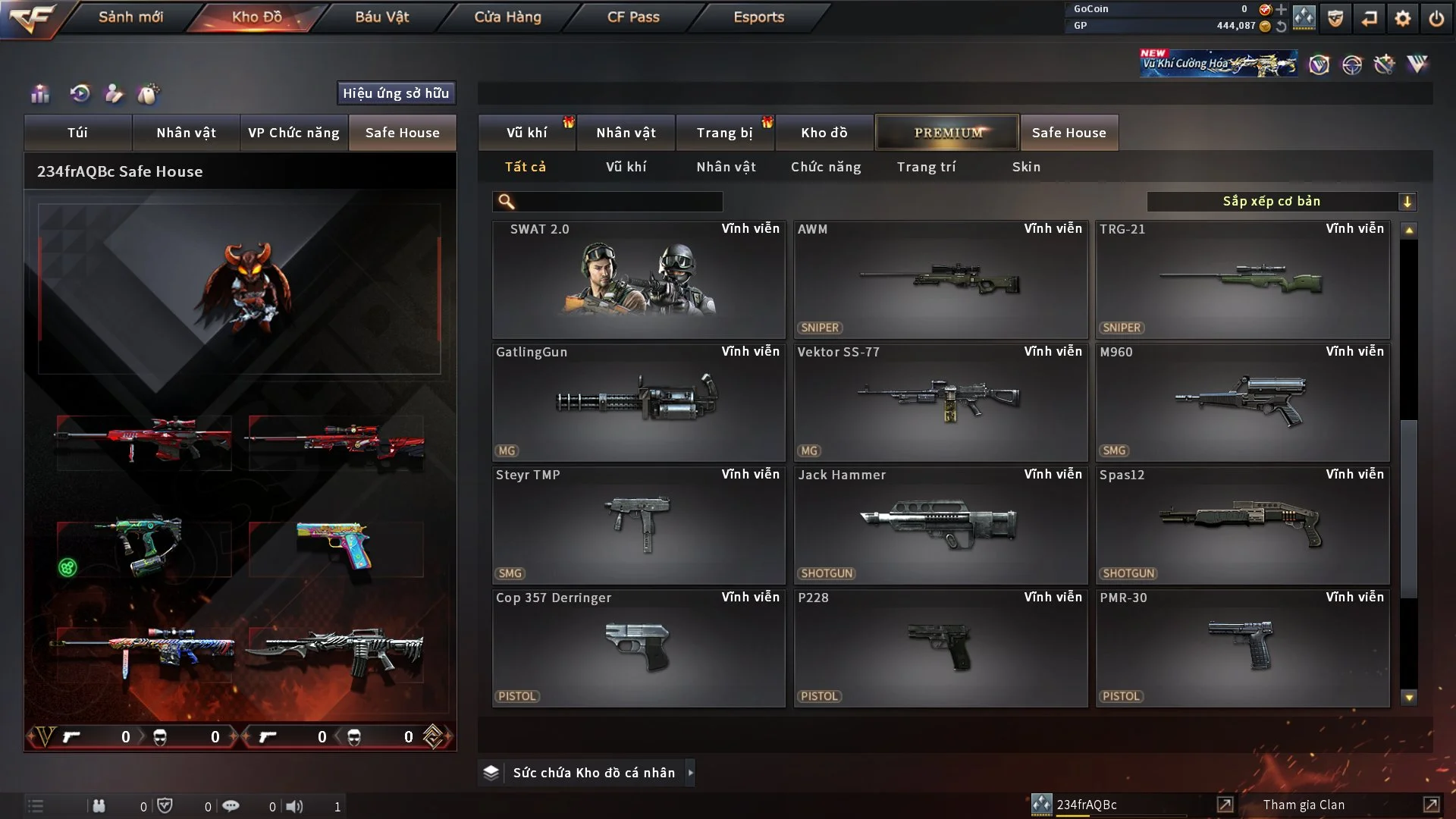The width and height of the screenshot is (1456, 819).
Task: Open Hiệu ứng sở hữu button
Action: coord(396,93)
